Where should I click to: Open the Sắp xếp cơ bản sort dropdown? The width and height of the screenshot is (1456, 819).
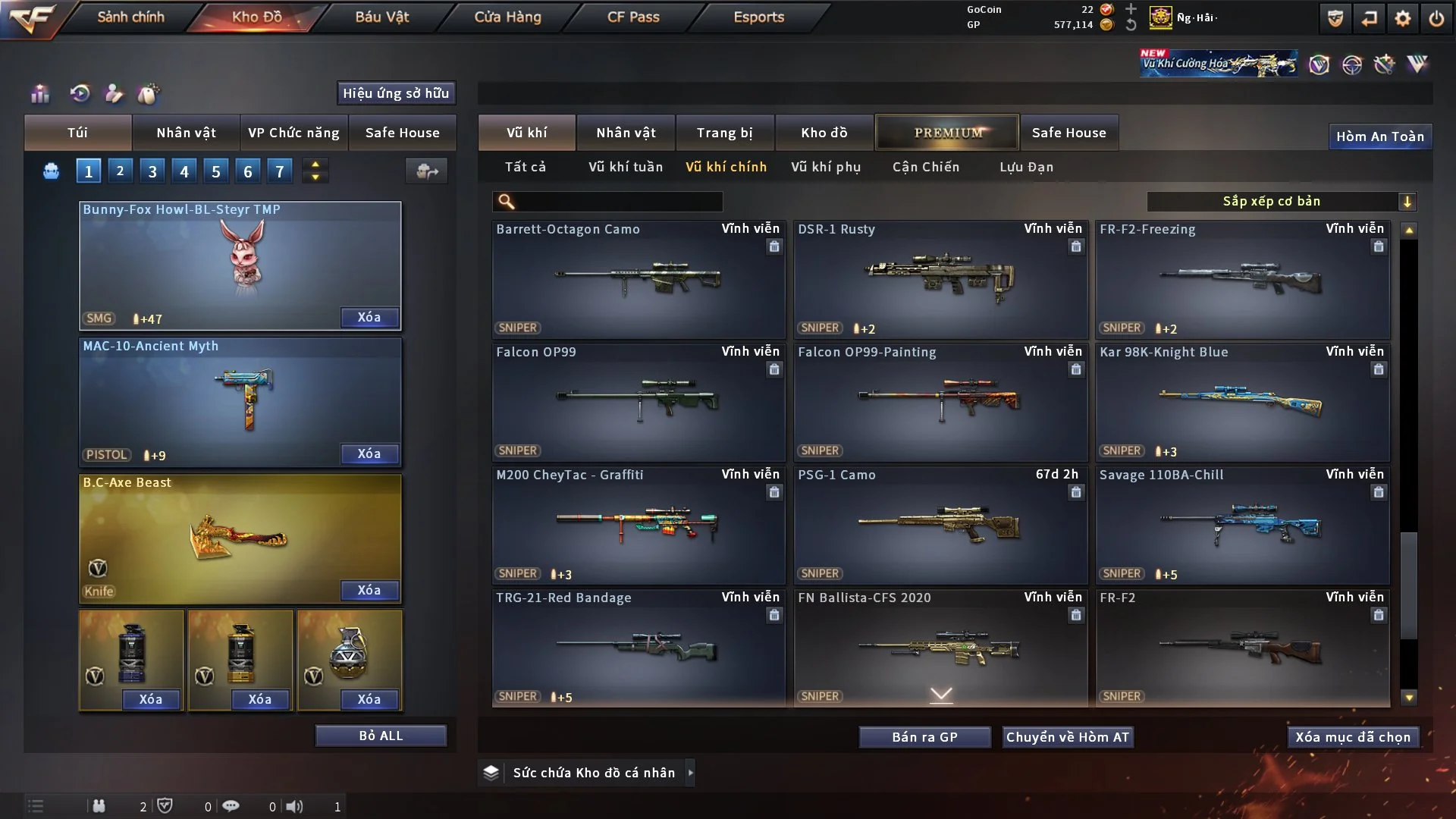pyautogui.click(x=1280, y=201)
